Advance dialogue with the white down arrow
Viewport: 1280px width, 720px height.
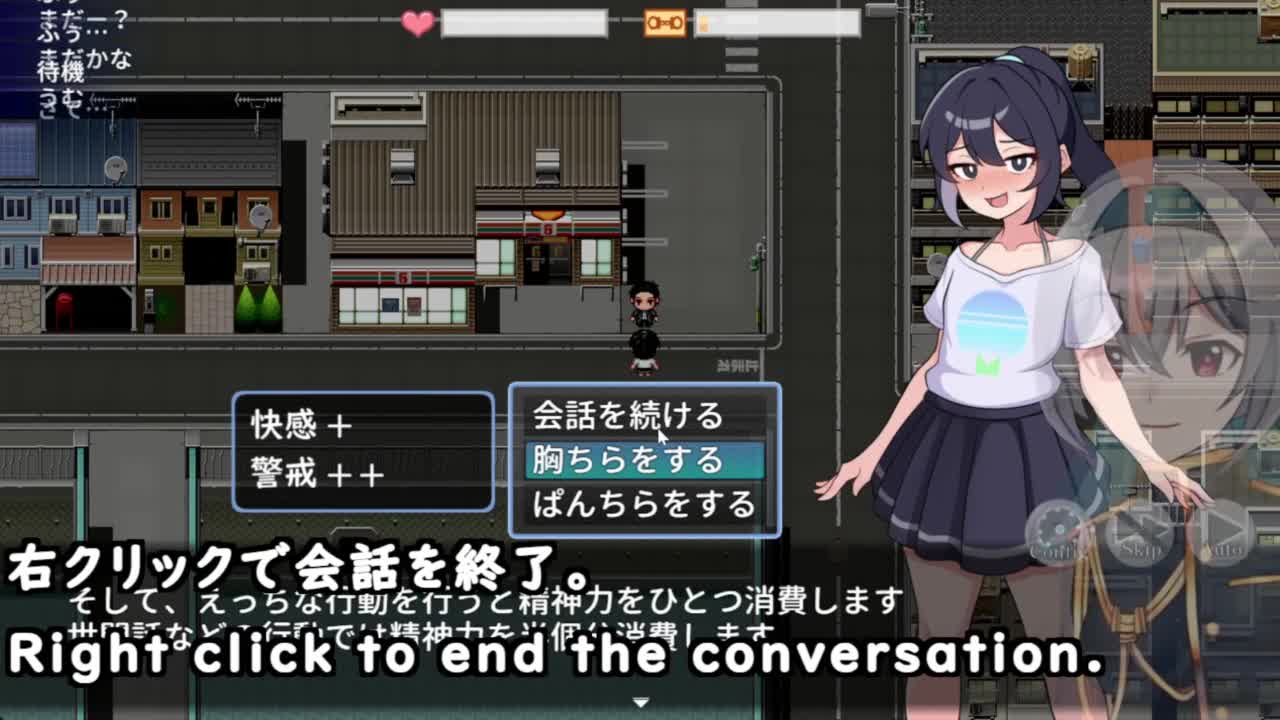(x=641, y=702)
